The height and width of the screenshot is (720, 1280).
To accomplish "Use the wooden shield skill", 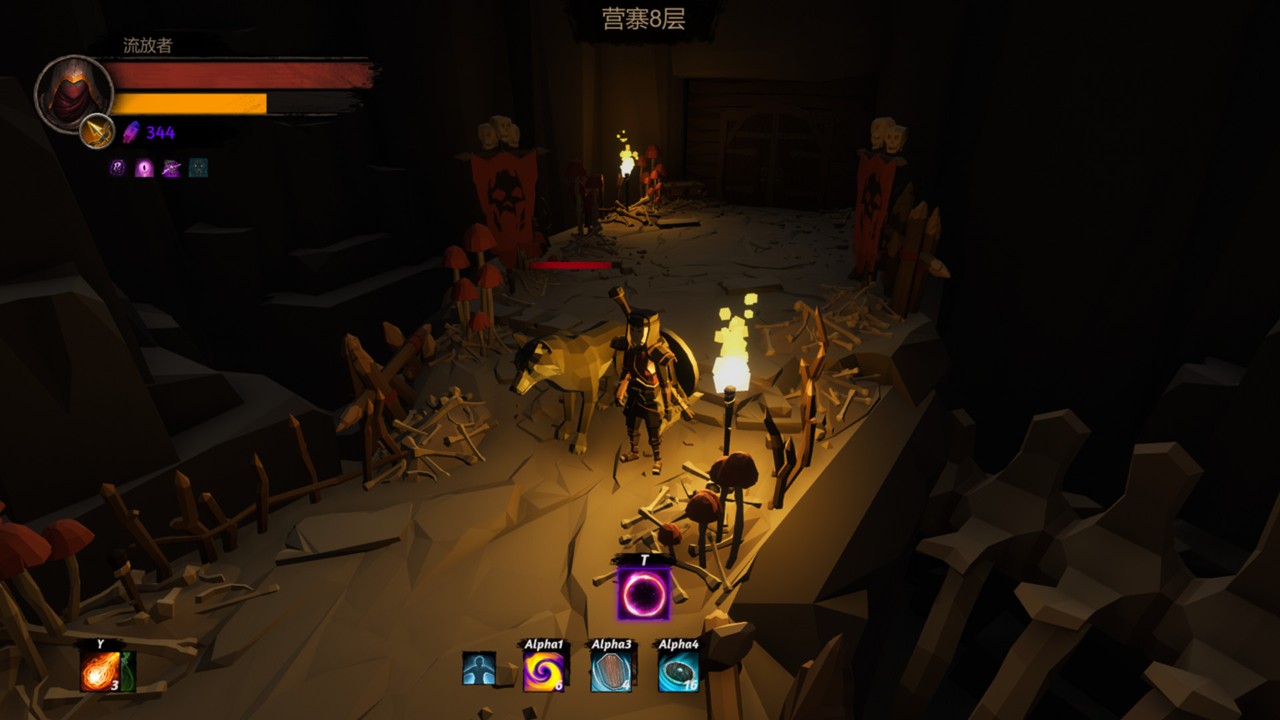I will tap(610, 672).
